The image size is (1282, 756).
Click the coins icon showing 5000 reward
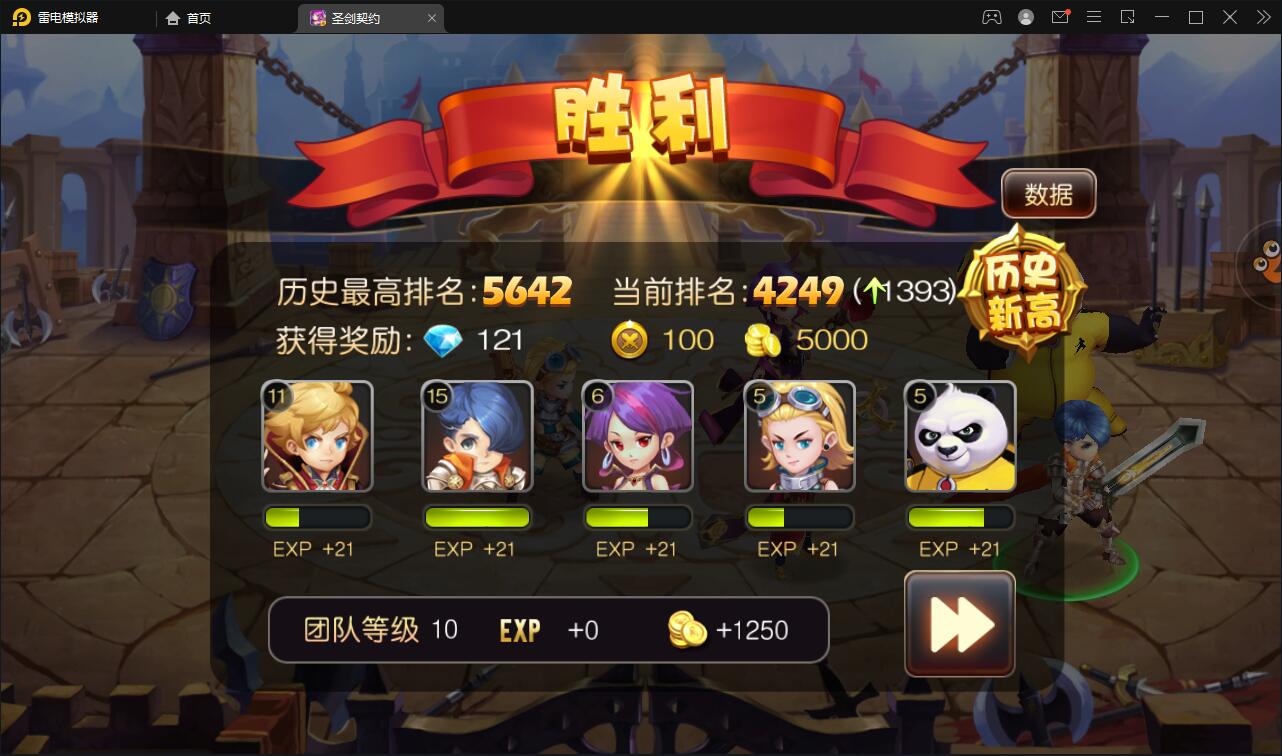[x=764, y=340]
